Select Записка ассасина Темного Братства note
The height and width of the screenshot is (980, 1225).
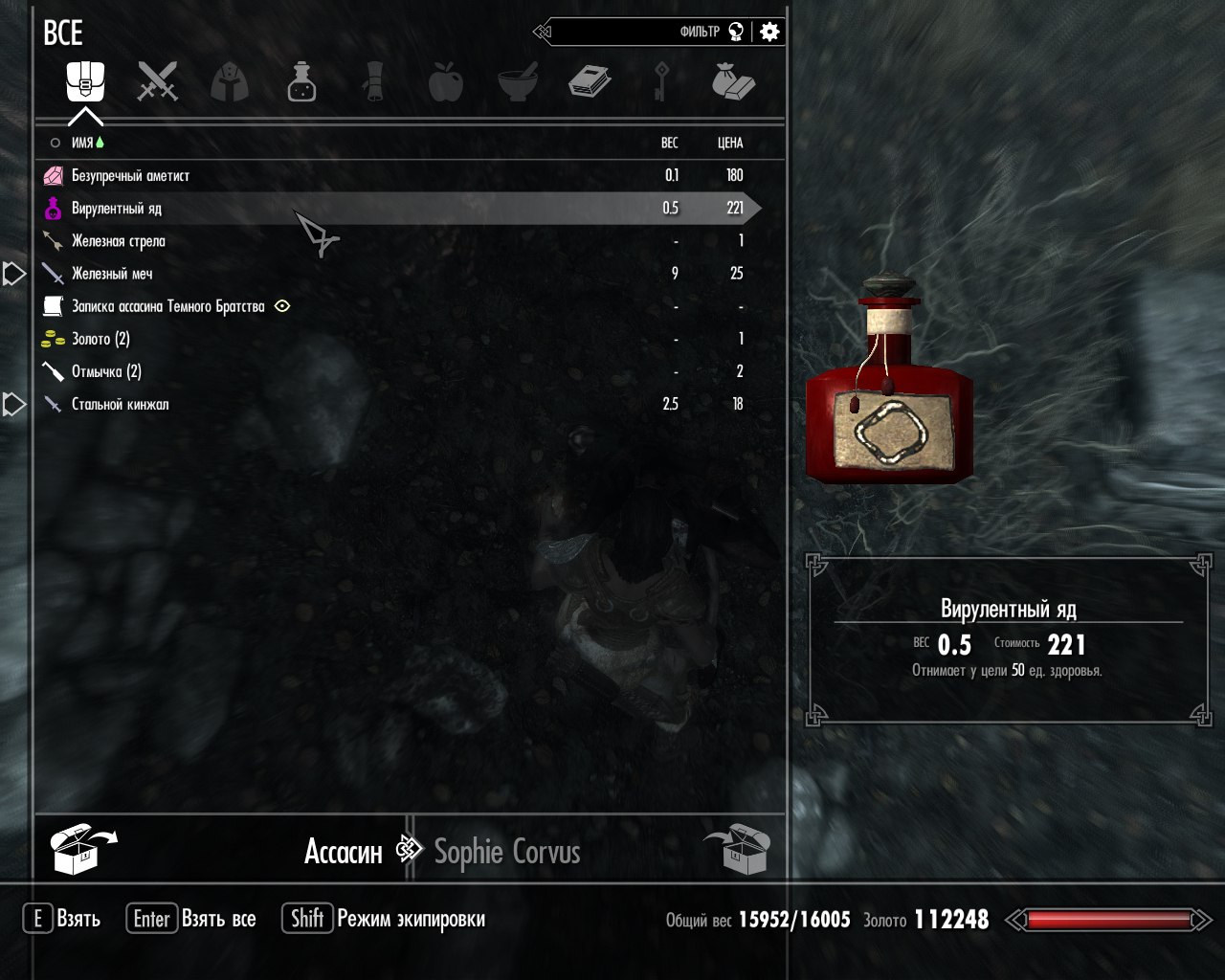167,306
